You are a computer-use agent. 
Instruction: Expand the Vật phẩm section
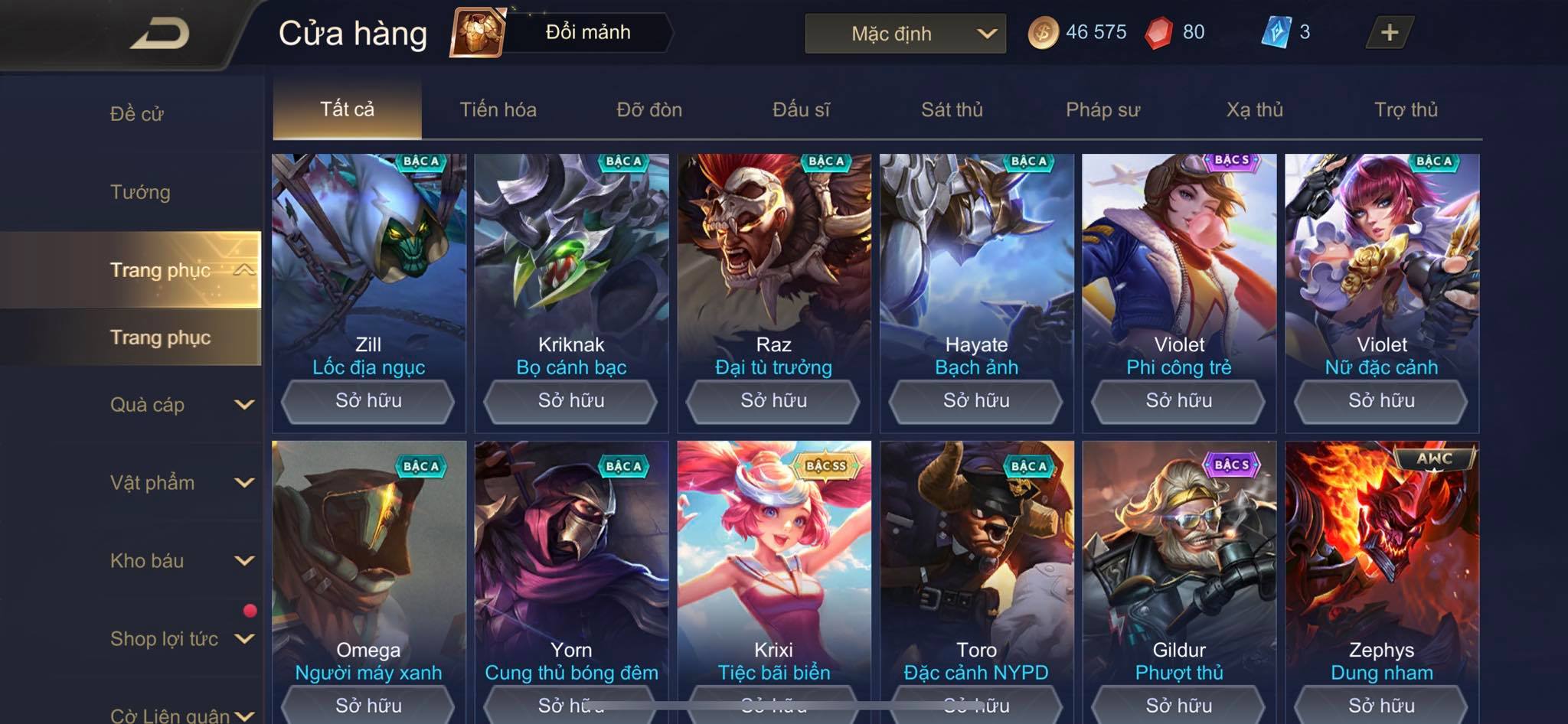[181, 483]
